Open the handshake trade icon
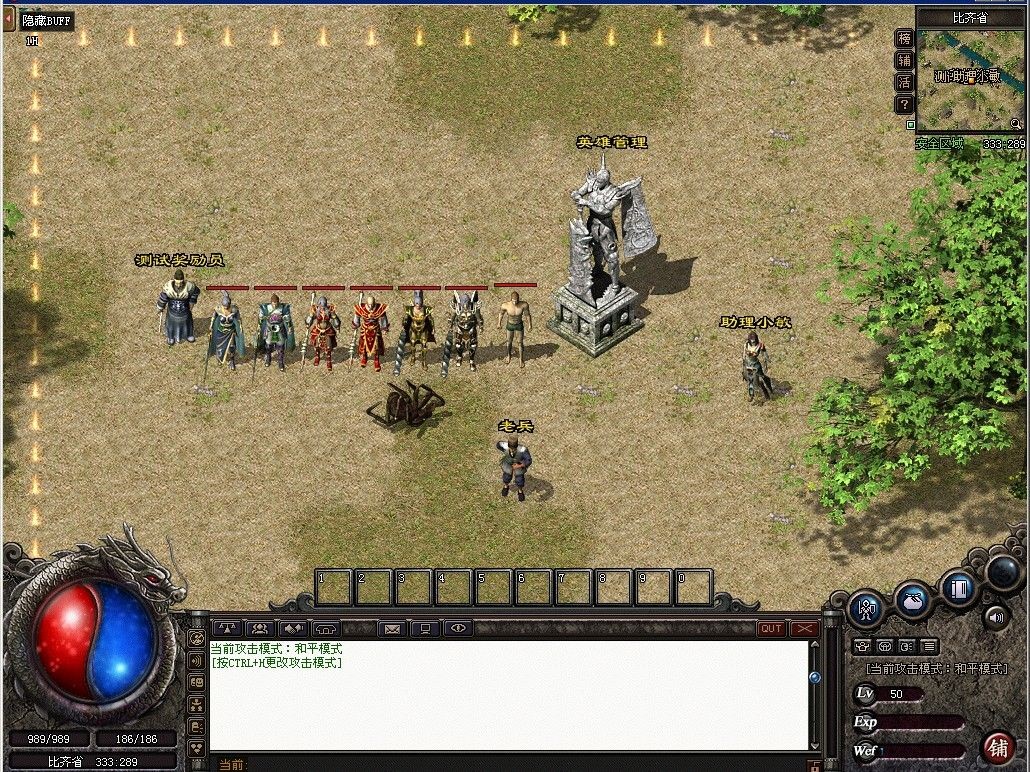 coord(293,628)
